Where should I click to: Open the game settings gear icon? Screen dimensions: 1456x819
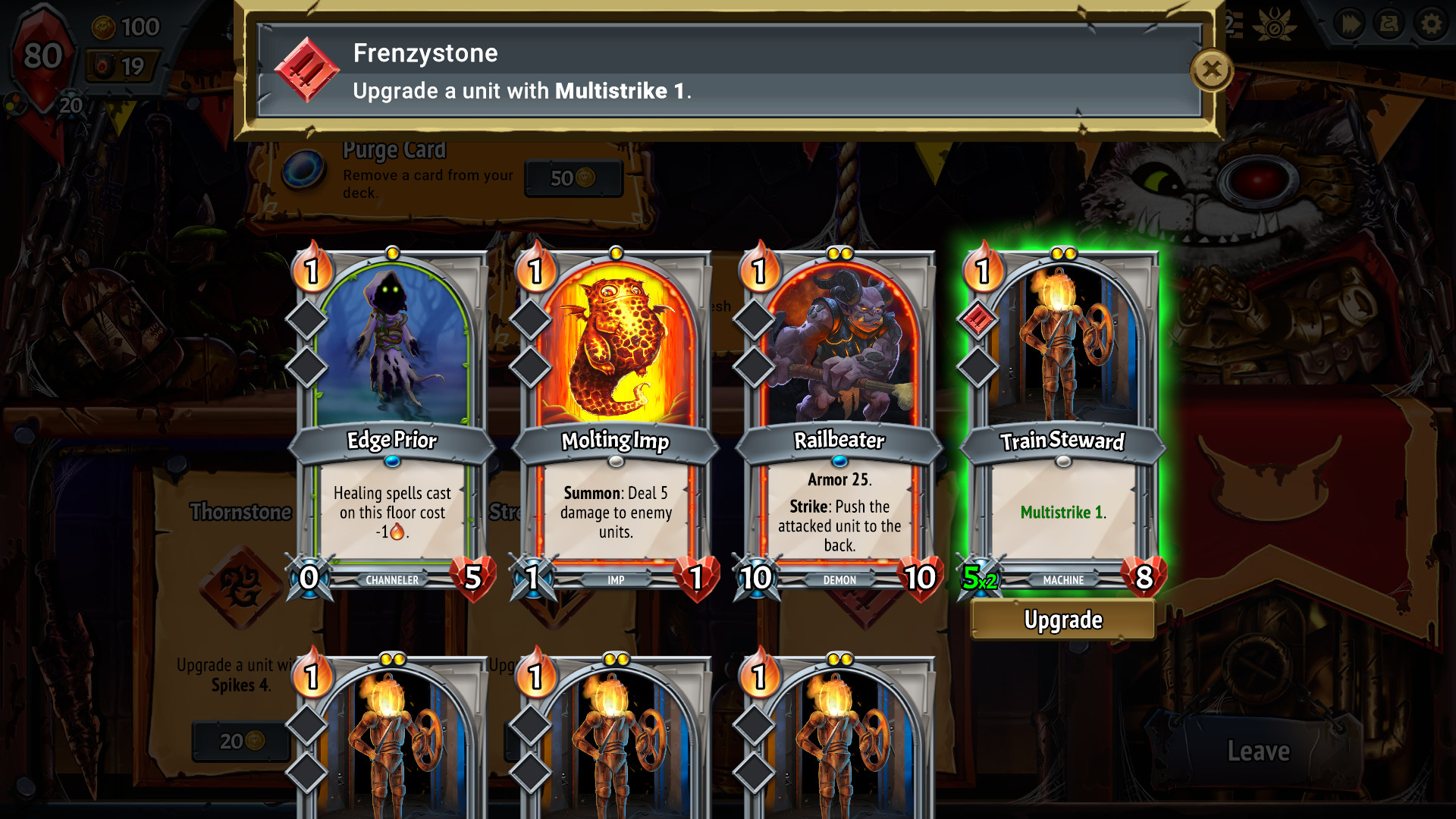[1431, 23]
